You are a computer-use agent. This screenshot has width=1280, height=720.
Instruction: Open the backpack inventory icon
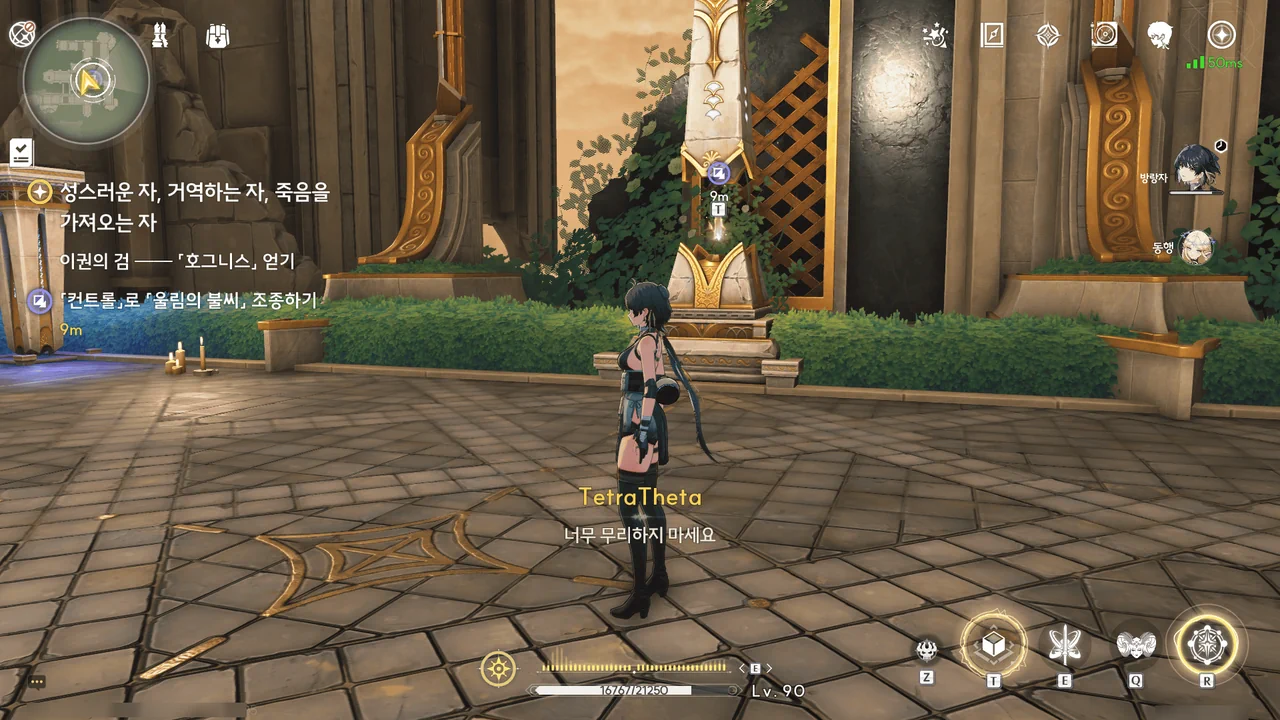click(217, 37)
